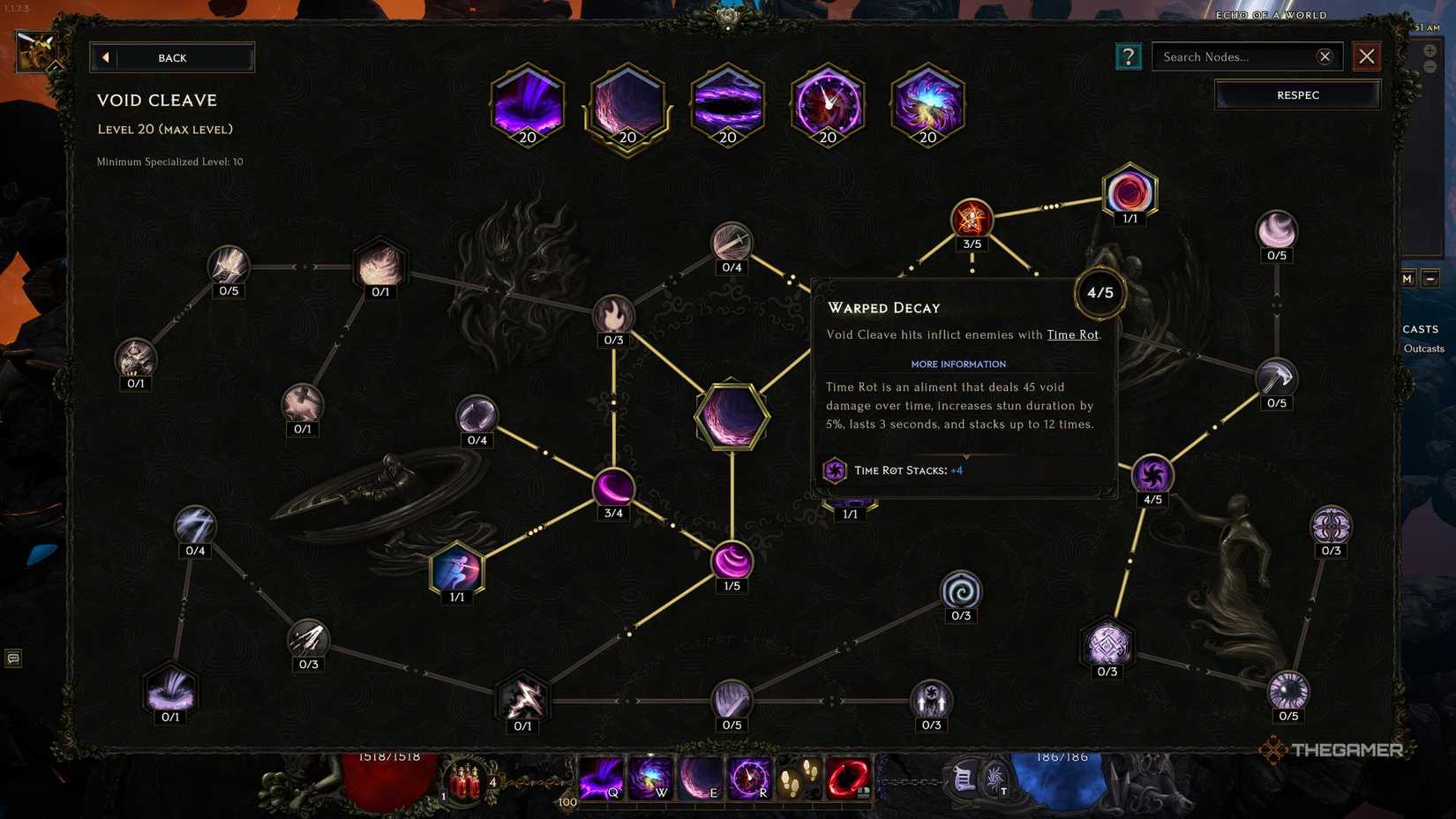Open the help question mark icon

[1128, 56]
